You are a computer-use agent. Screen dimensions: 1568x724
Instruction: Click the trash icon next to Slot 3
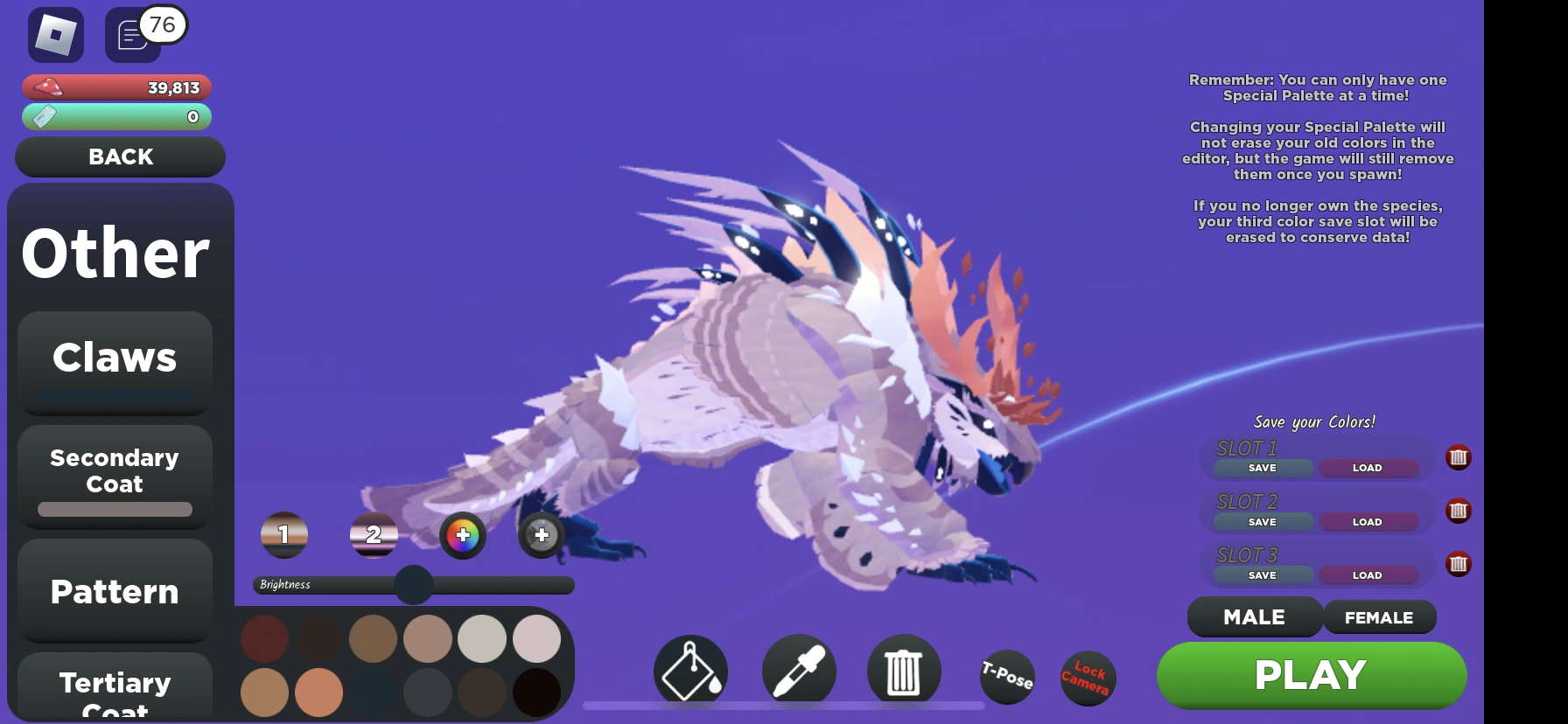1458,564
